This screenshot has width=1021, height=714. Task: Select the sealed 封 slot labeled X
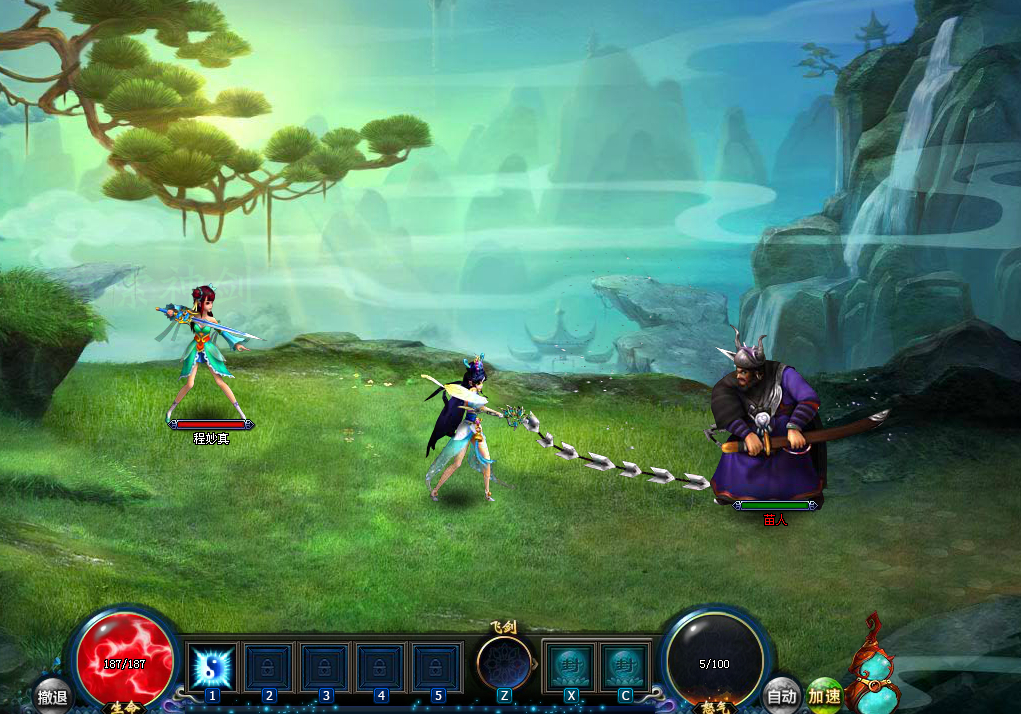(x=570, y=665)
